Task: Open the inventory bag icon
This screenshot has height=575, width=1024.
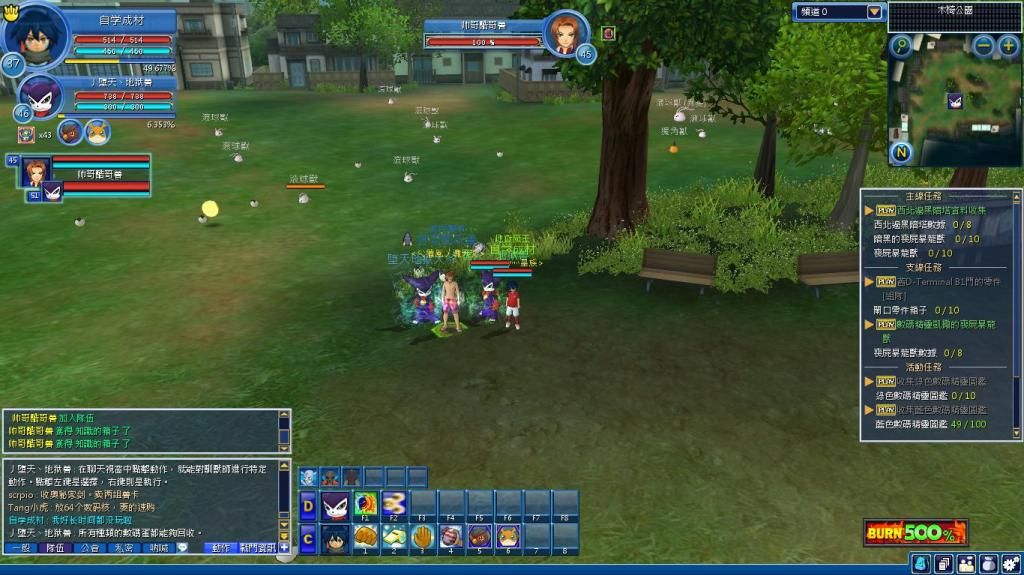Action: click(988, 564)
